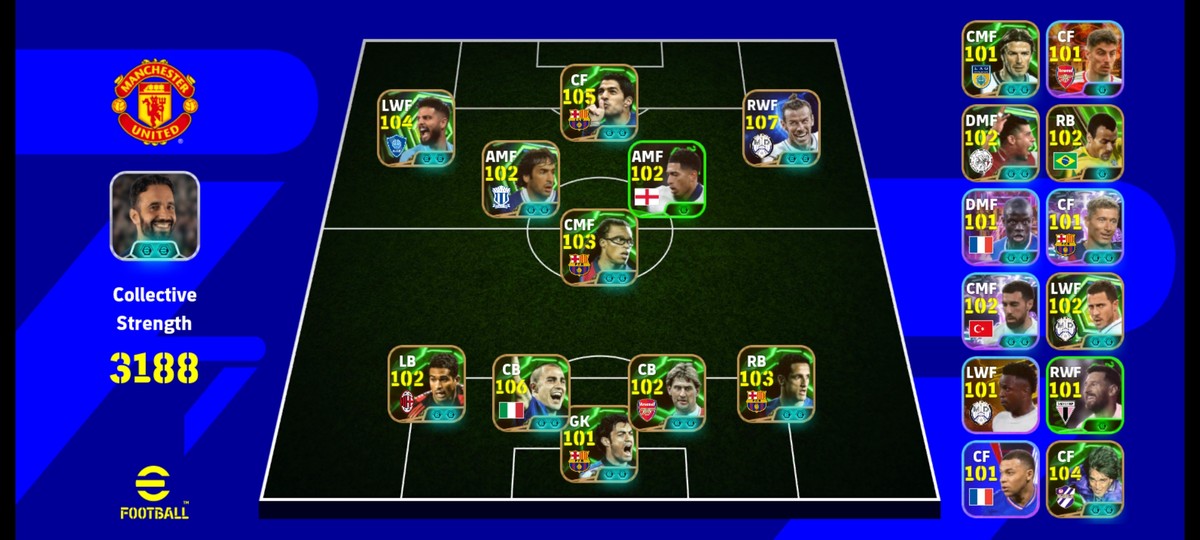Select the GK 101 goalkeeper card
Image resolution: width=1200 pixels, height=540 pixels.
pyautogui.click(x=599, y=444)
